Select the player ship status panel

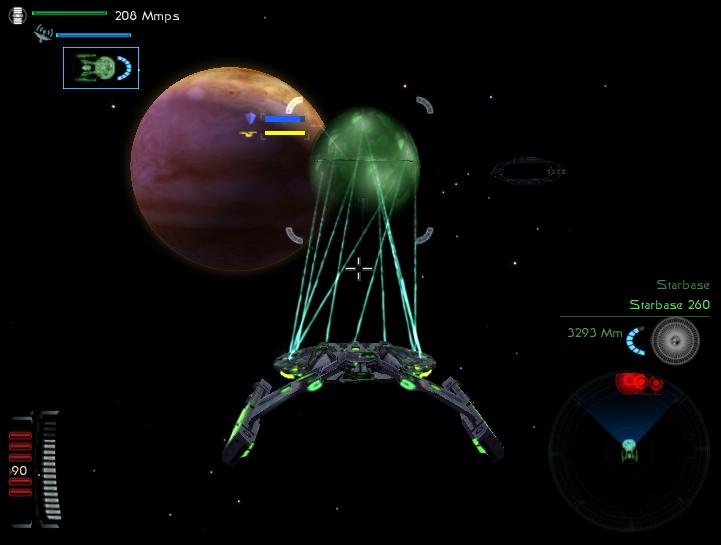[x=100, y=68]
